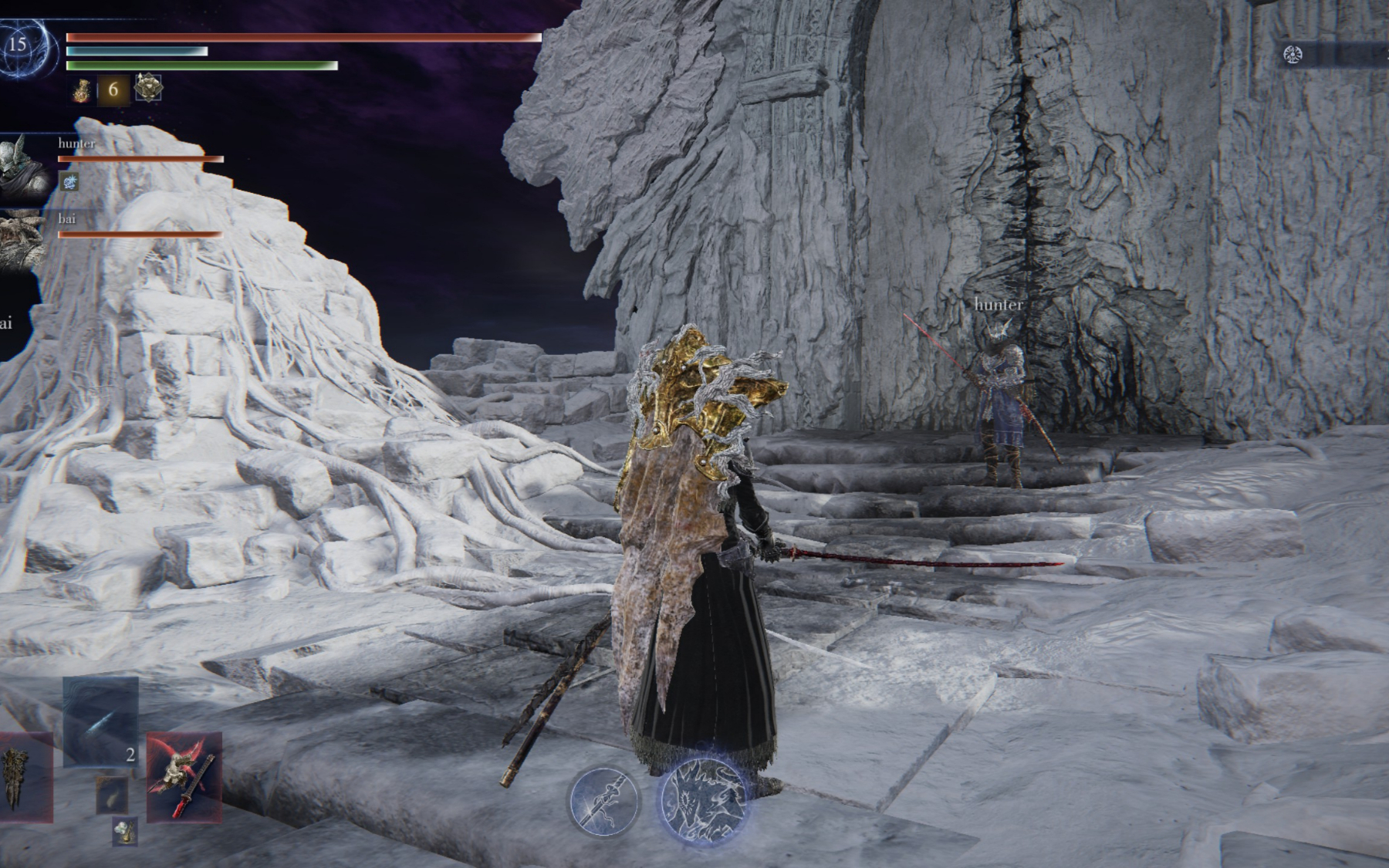Select the red katana right-hand weapon slot

[x=184, y=776]
